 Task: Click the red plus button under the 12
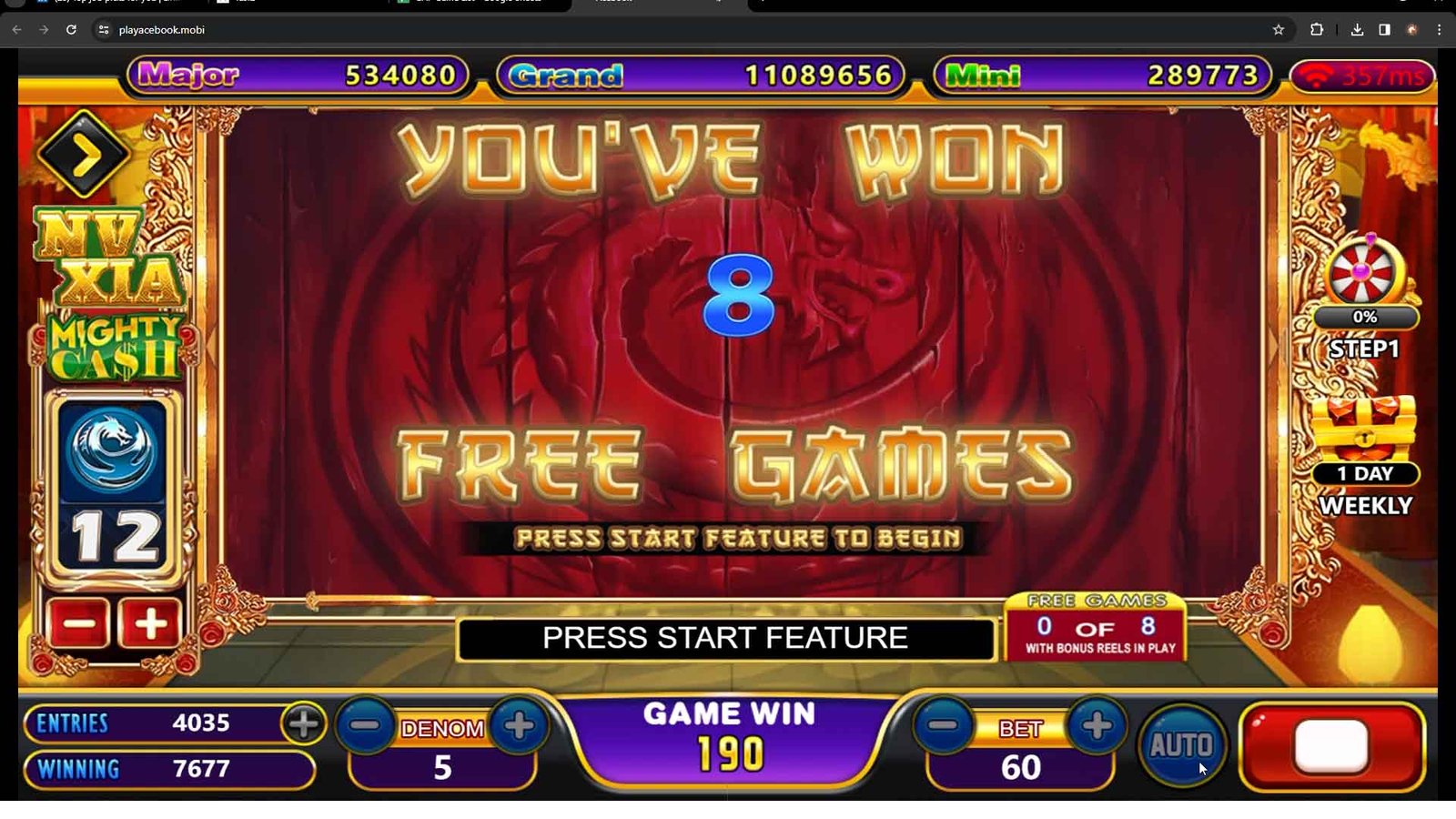pos(149,624)
